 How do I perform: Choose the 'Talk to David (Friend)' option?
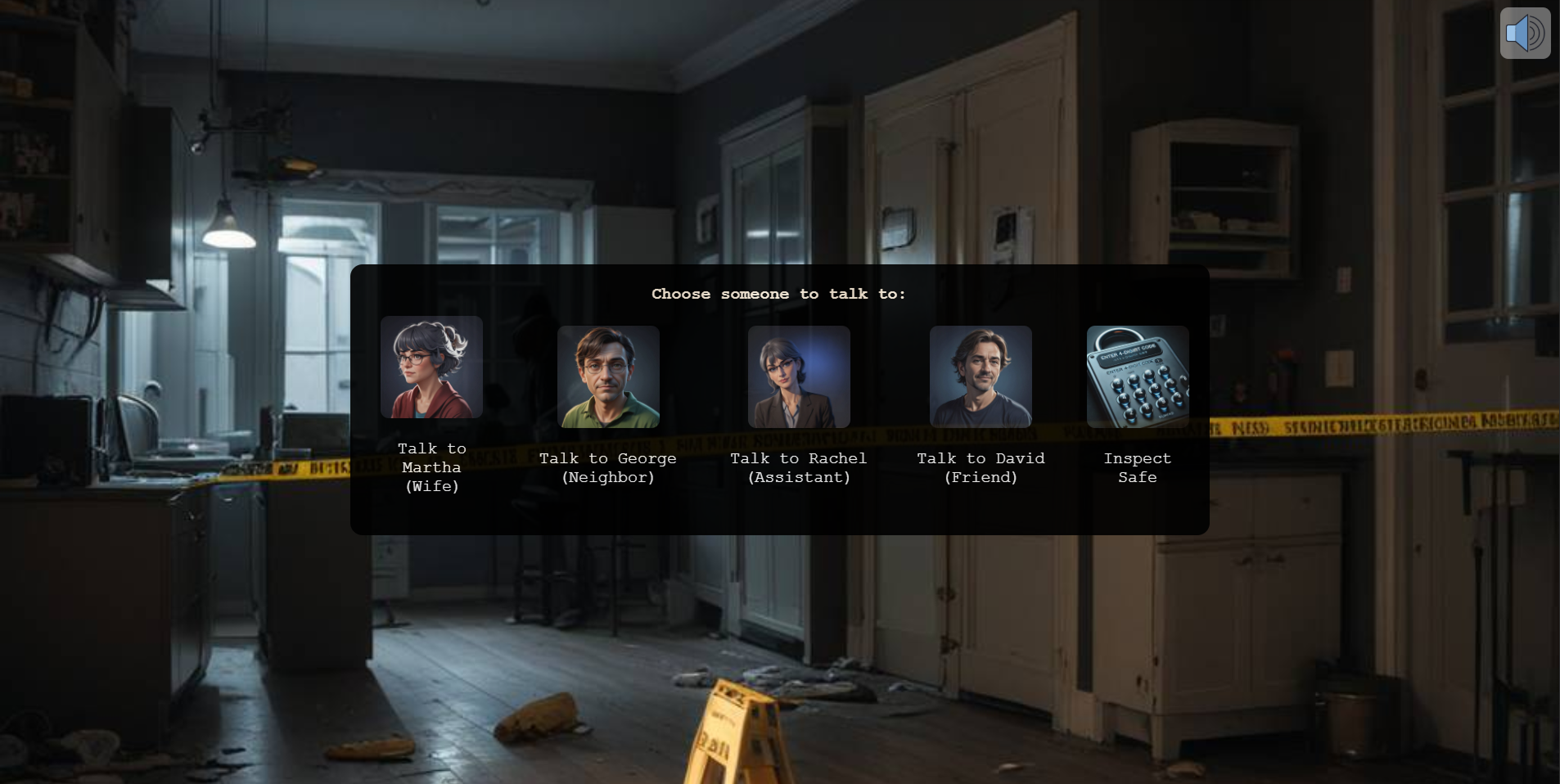pyautogui.click(x=981, y=467)
